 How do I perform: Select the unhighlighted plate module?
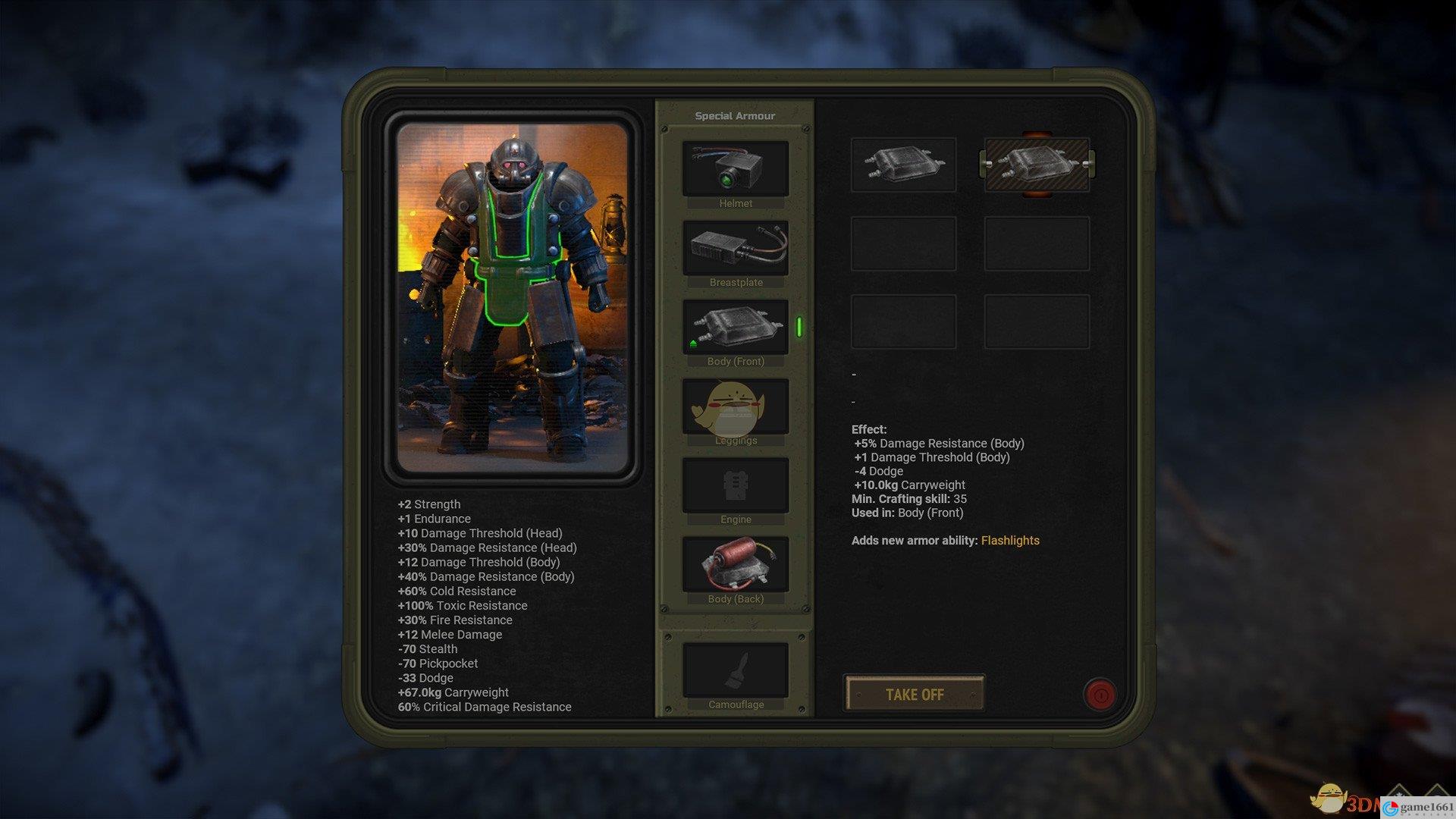pos(903,164)
